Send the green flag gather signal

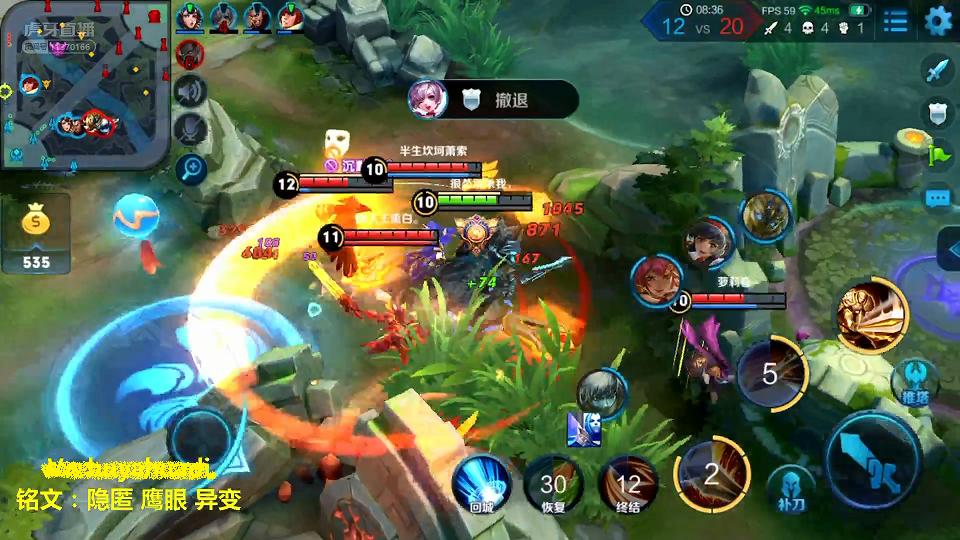tap(937, 155)
